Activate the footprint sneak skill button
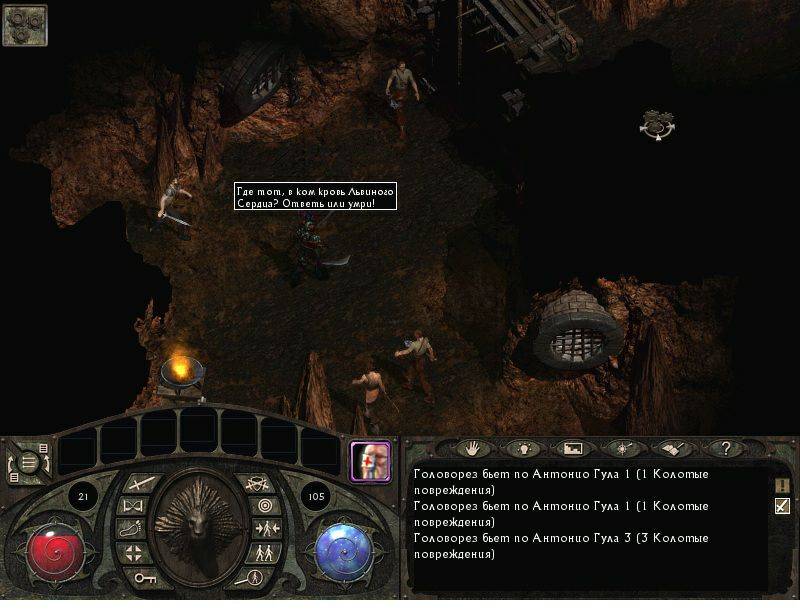Image resolution: width=800 pixels, height=614 pixels. pyautogui.click(x=132, y=529)
